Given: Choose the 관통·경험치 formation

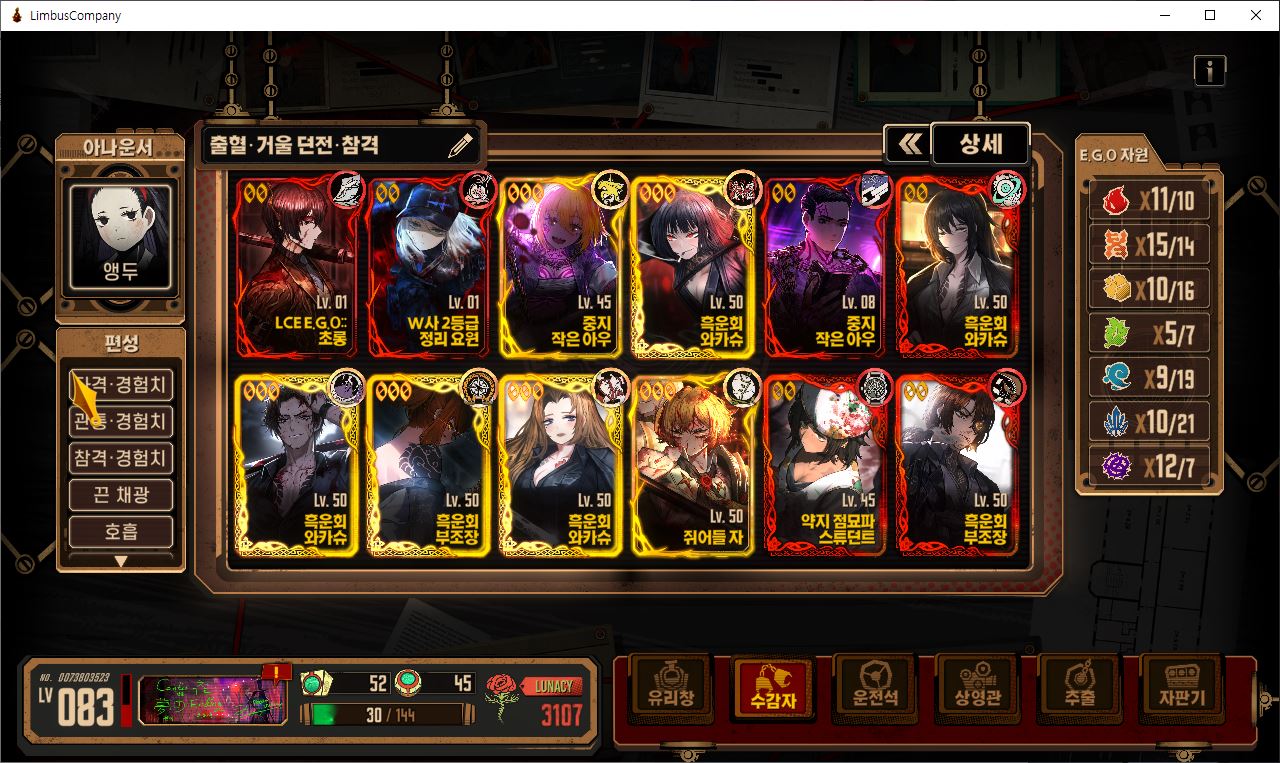Looking at the screenshot, I should pos(120,421).
